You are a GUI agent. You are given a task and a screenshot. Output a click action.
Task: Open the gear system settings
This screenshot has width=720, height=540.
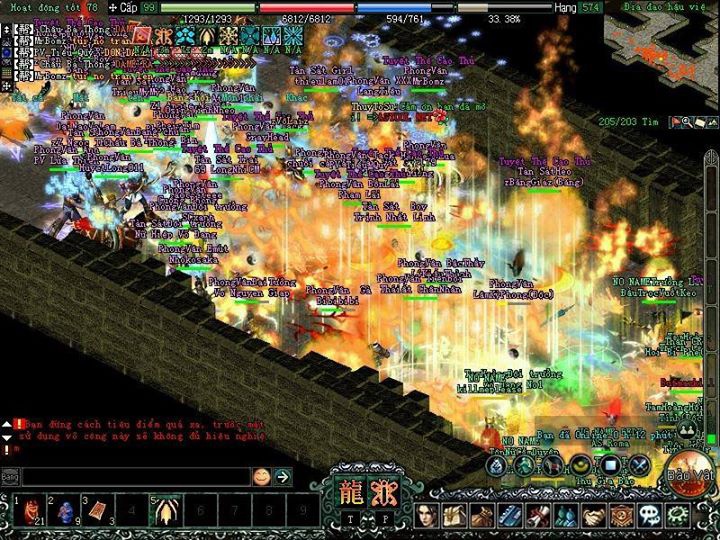coord(677,515)
